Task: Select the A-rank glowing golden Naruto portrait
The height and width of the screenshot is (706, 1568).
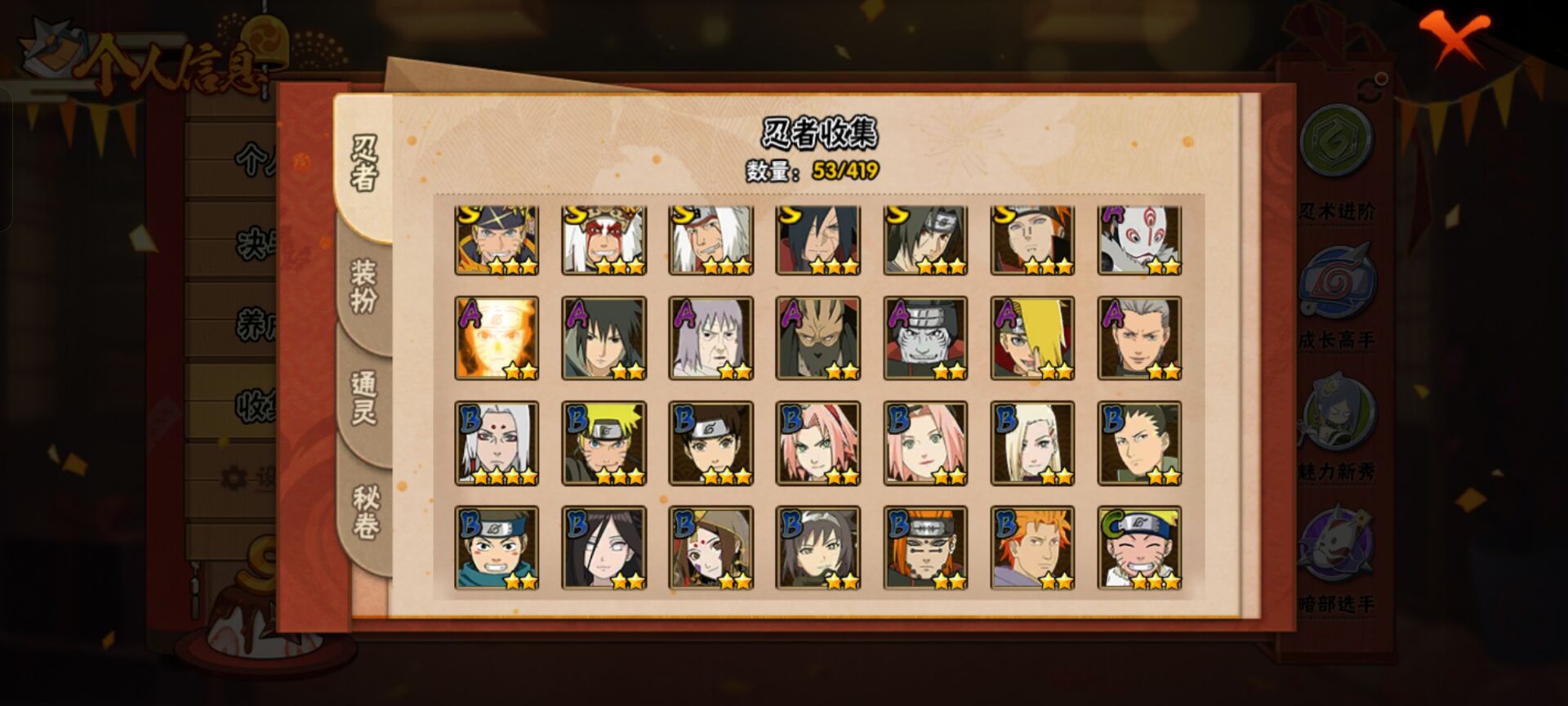Action: (497, 338)
